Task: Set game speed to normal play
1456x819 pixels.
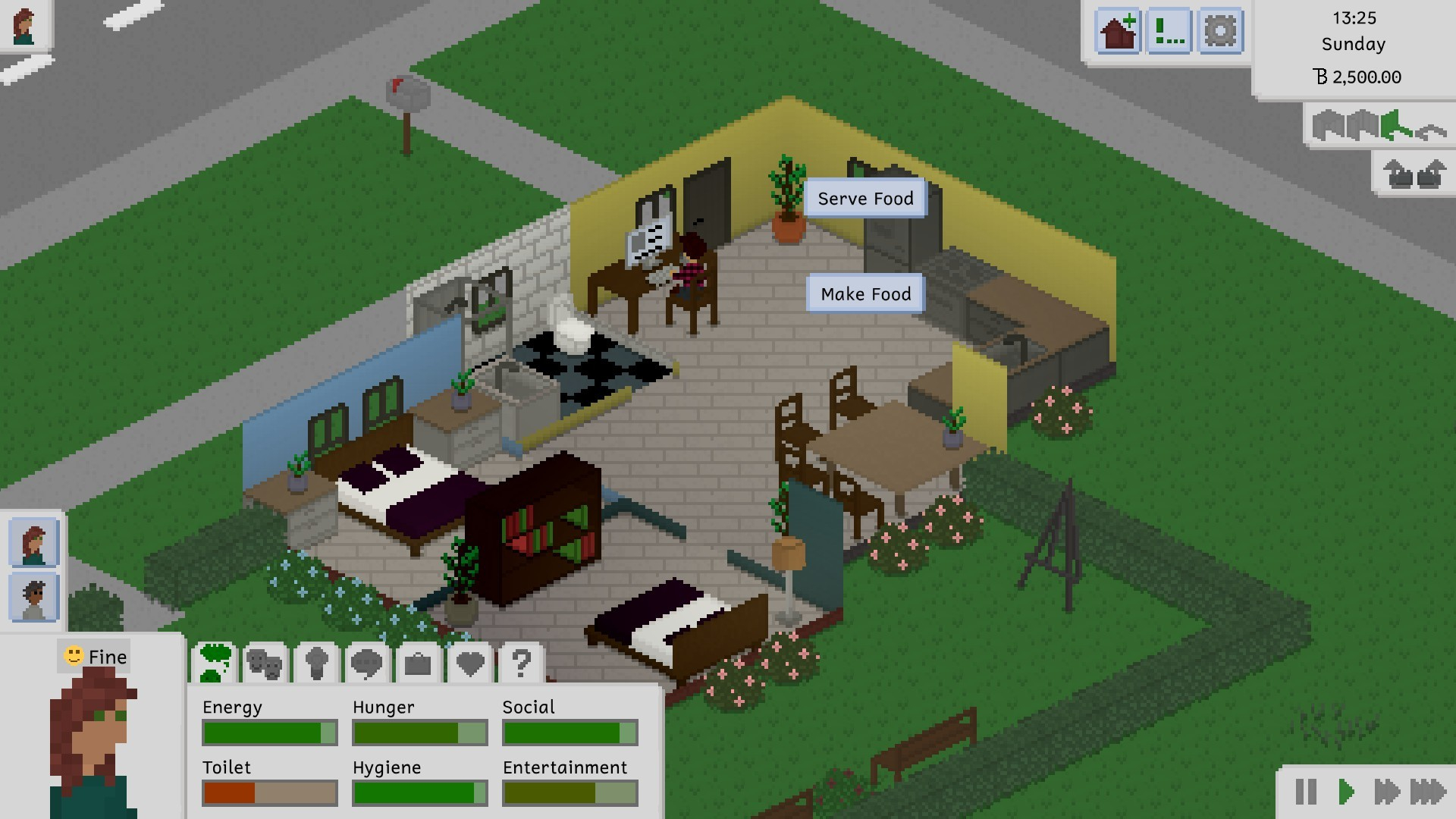Action: 1346,792
